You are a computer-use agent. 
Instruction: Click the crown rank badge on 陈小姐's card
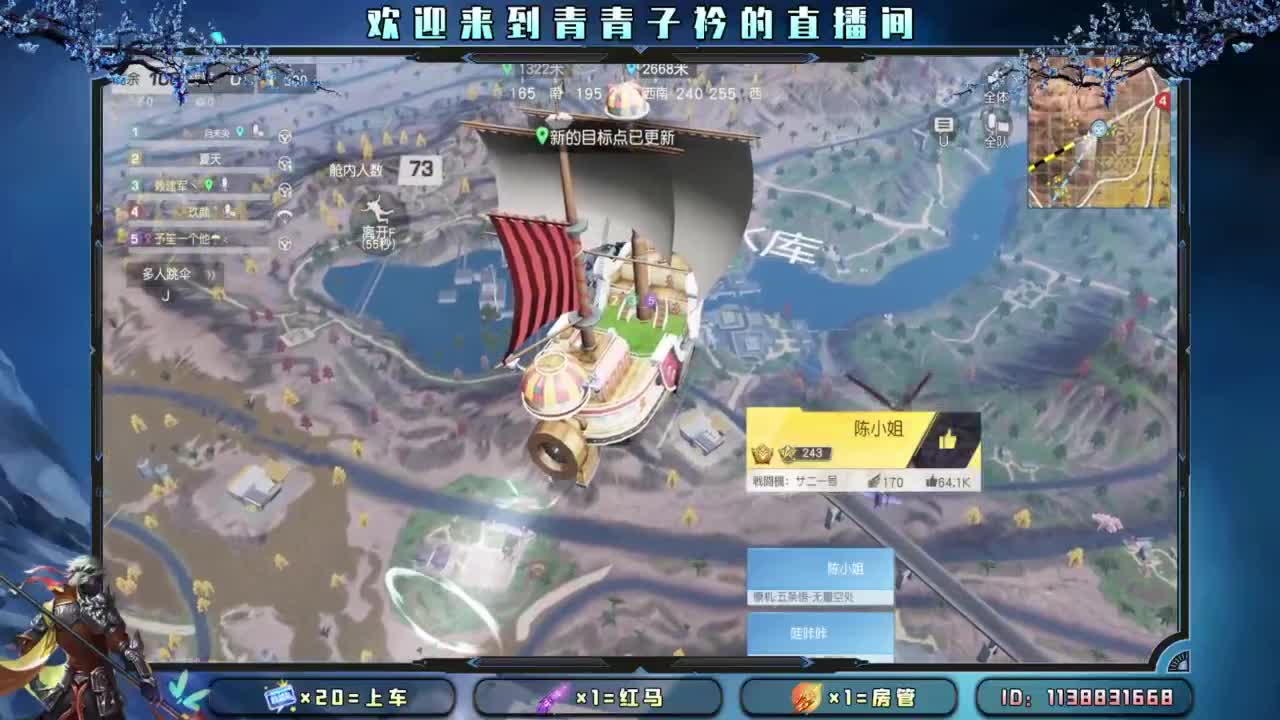pos(761,453)
